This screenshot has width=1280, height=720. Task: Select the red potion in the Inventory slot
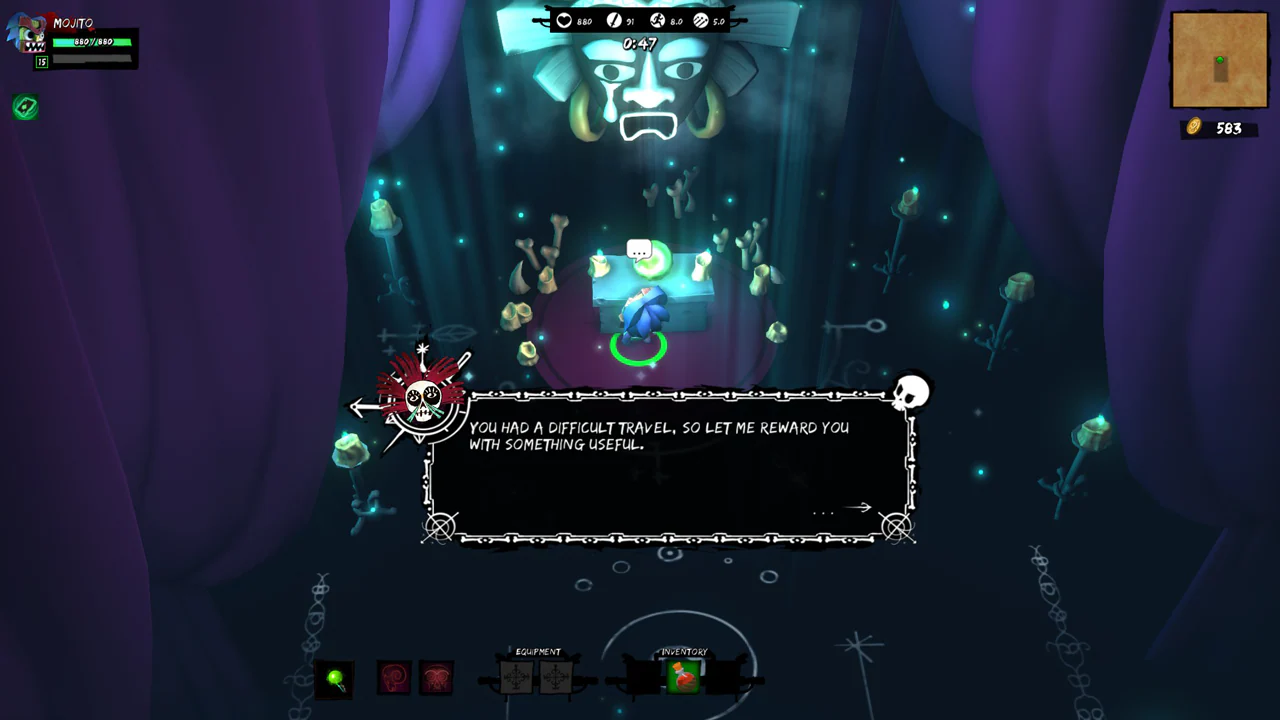pos(684,678)
